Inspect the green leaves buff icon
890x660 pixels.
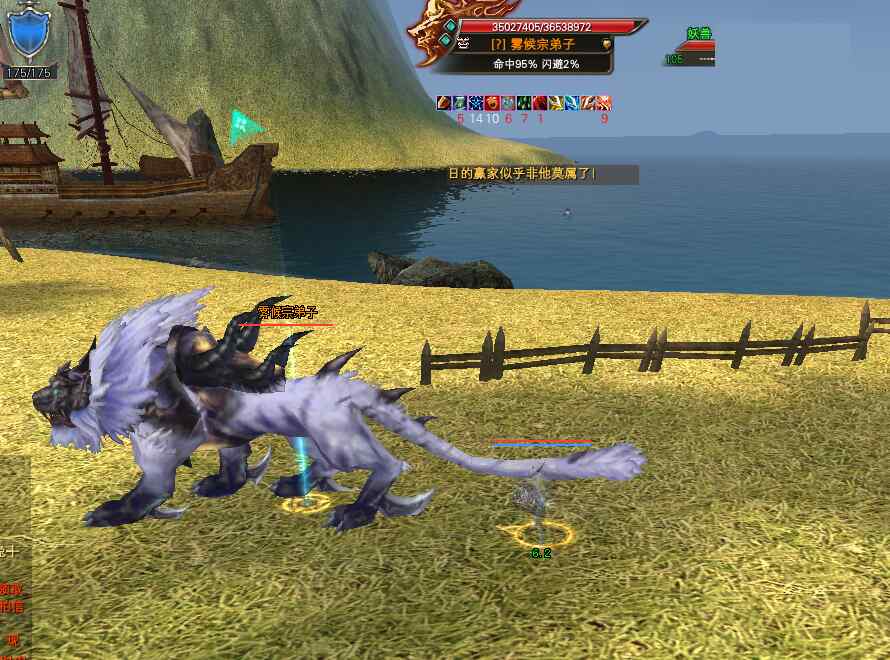click(525, 103)
